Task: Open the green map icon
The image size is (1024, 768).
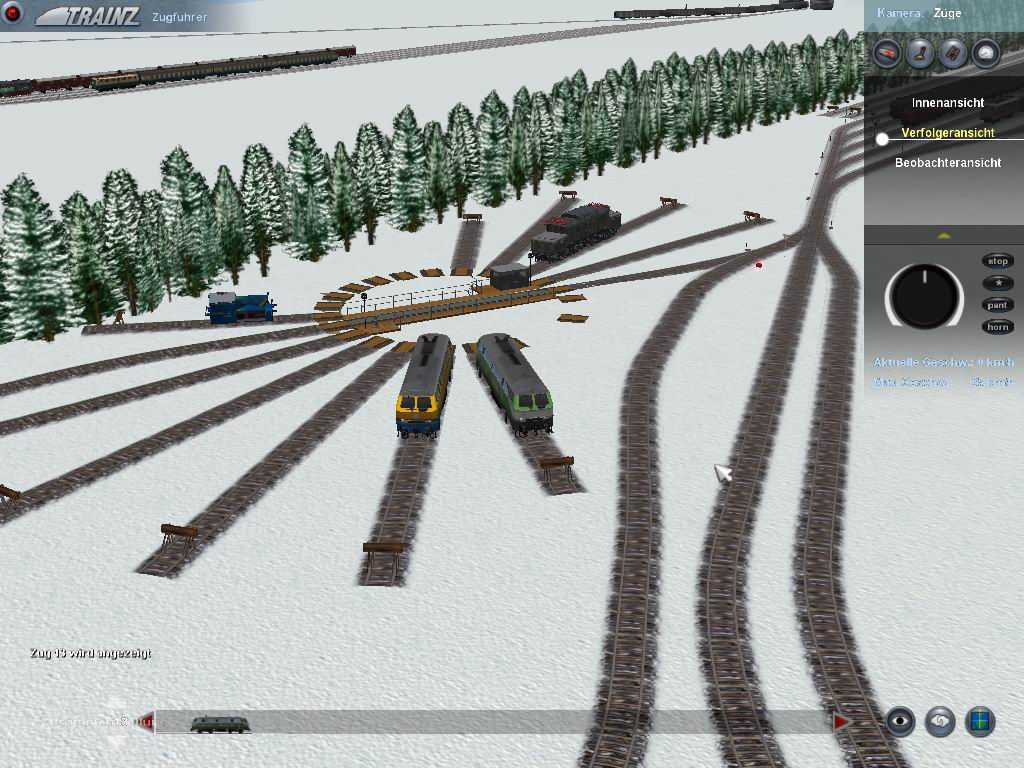Action: point(980,721)
